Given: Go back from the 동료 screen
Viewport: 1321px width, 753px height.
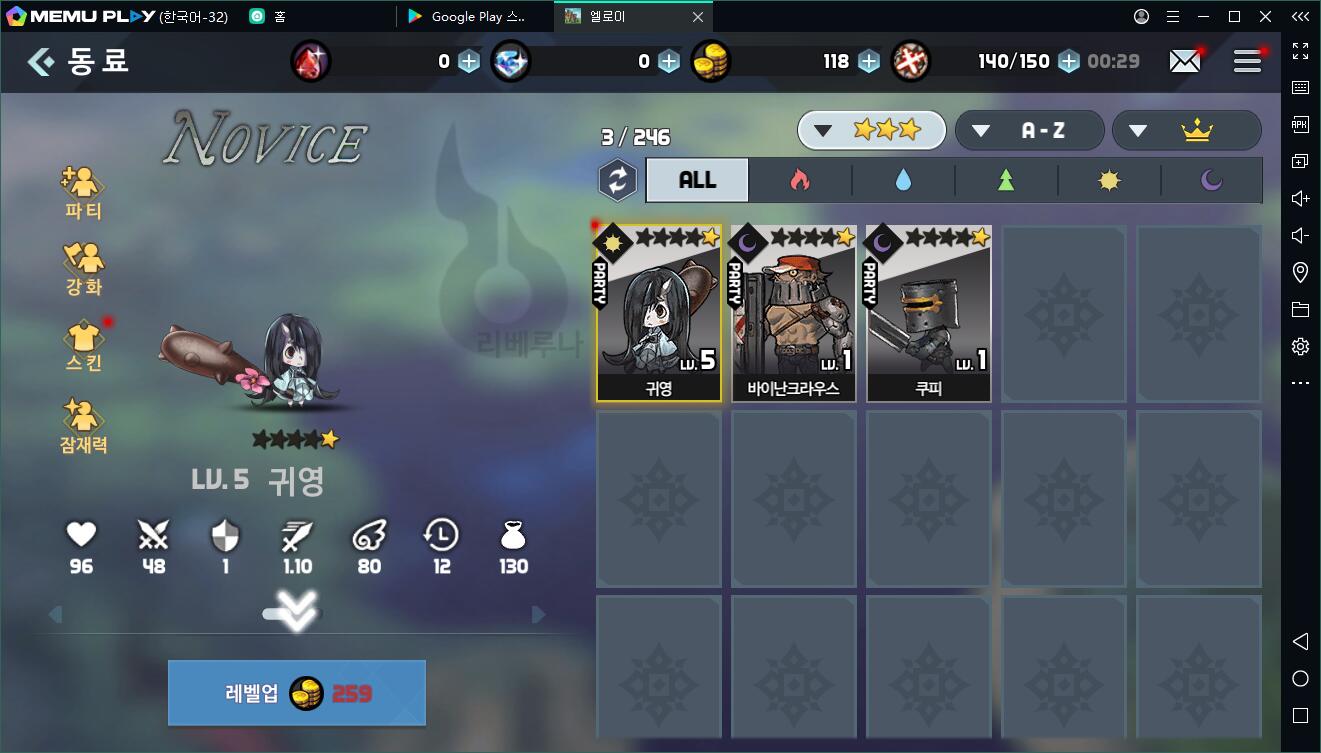Looking at the screenshot, I should pos(41,62).
